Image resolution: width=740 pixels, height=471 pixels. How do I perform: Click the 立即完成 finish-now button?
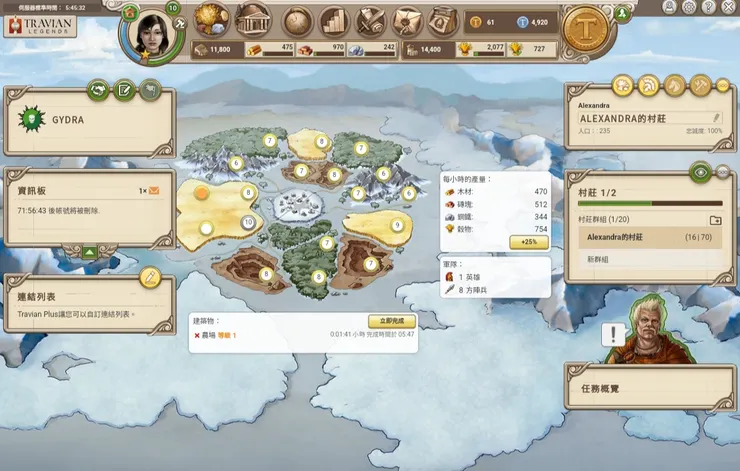[x=391, y=321]
